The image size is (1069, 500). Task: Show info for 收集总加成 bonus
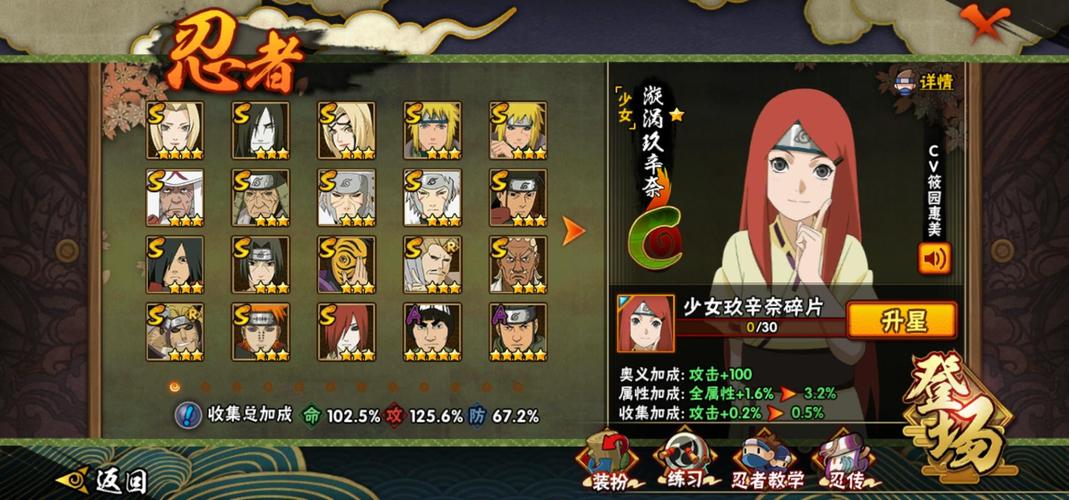tap(189, 415)
